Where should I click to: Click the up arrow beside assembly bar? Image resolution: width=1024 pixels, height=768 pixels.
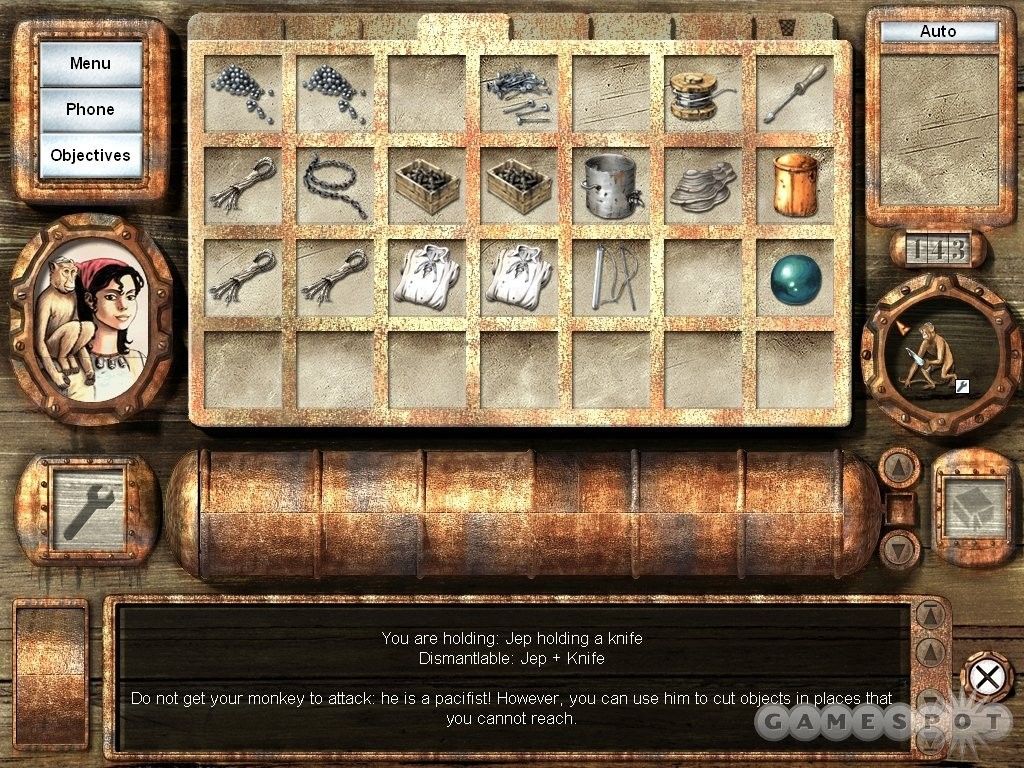click(898, 466)
